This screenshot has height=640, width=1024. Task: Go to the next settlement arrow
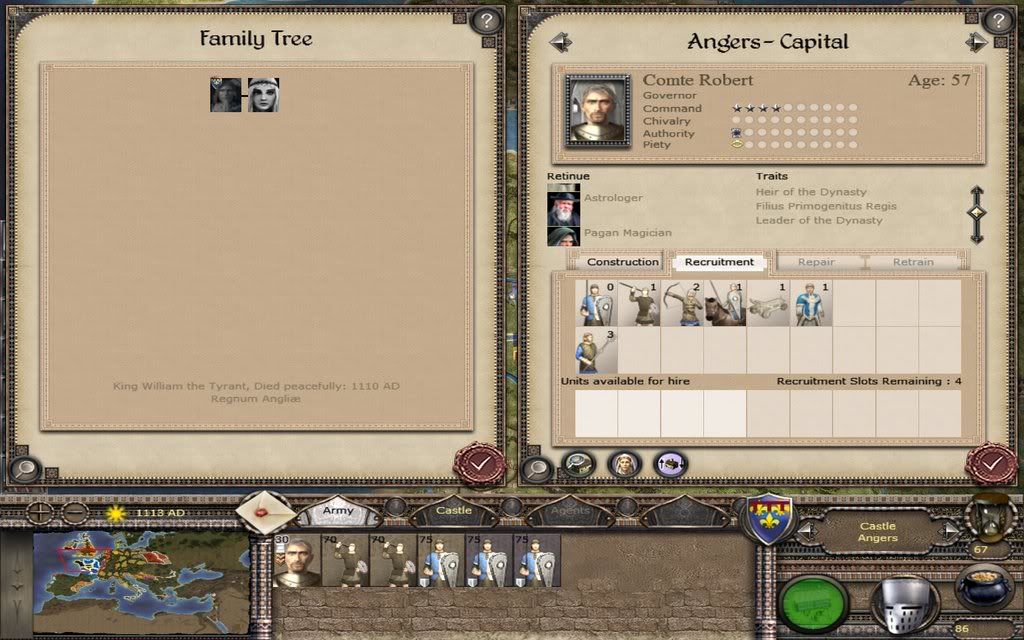tap(976, 42)
